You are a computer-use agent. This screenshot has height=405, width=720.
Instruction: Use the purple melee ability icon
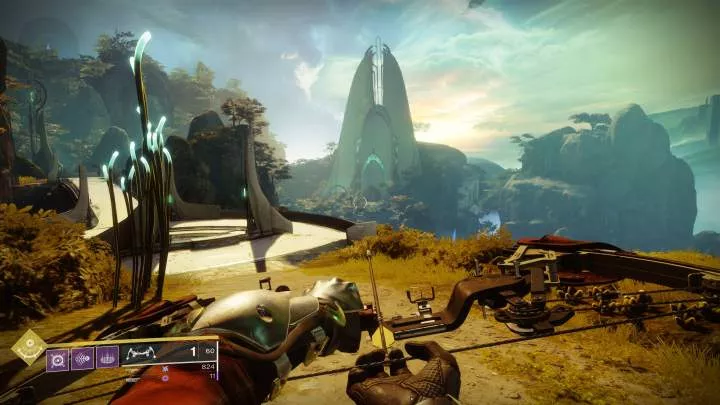coord(82,358)
